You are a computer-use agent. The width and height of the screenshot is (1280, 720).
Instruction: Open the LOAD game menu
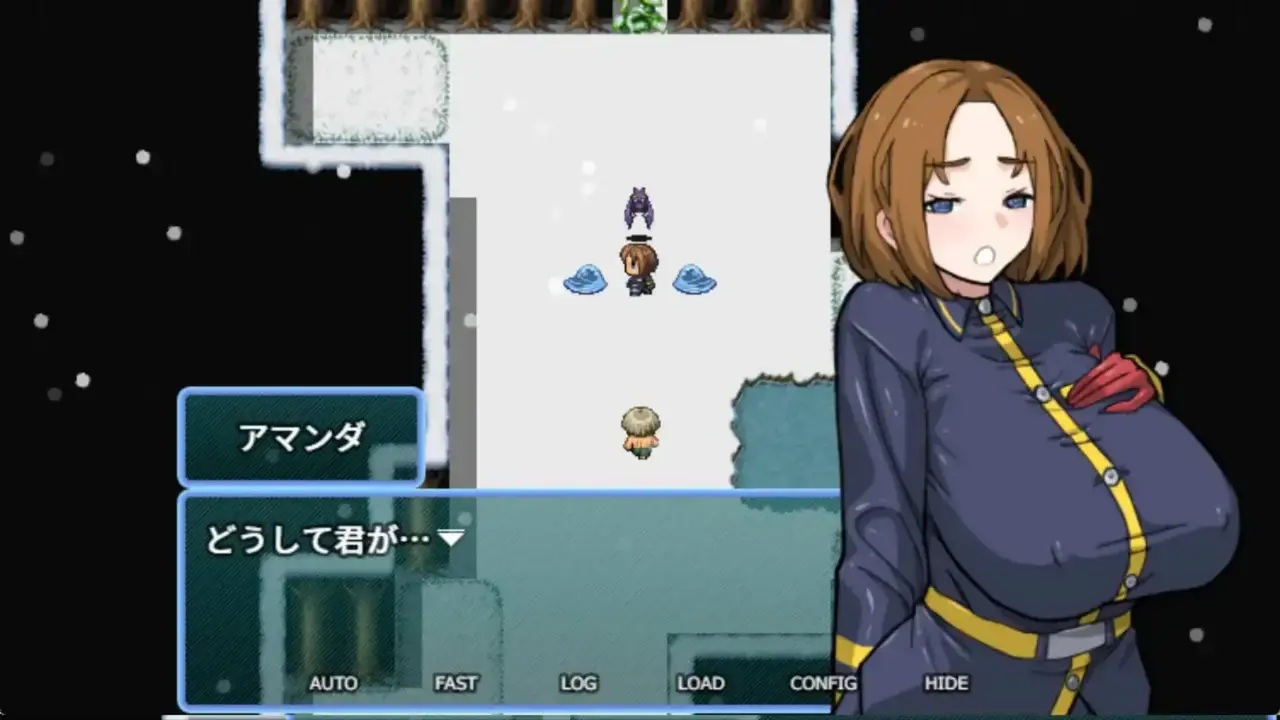coord(700,684)
